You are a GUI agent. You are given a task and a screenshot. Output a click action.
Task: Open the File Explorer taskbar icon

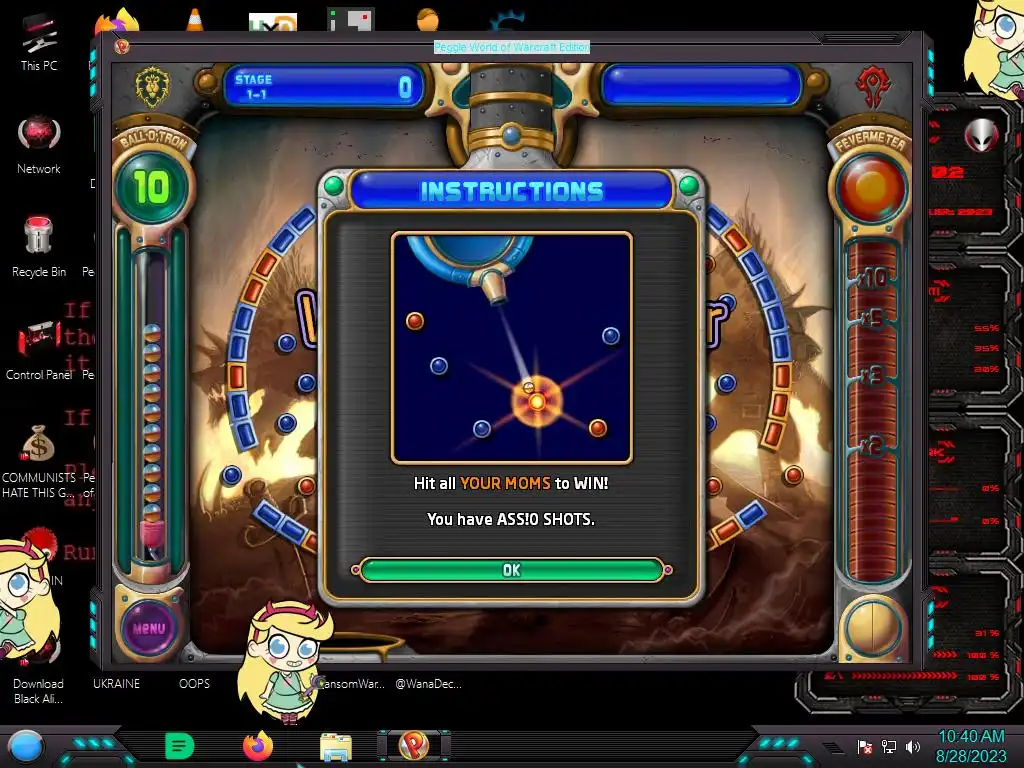tap(335, 746)
